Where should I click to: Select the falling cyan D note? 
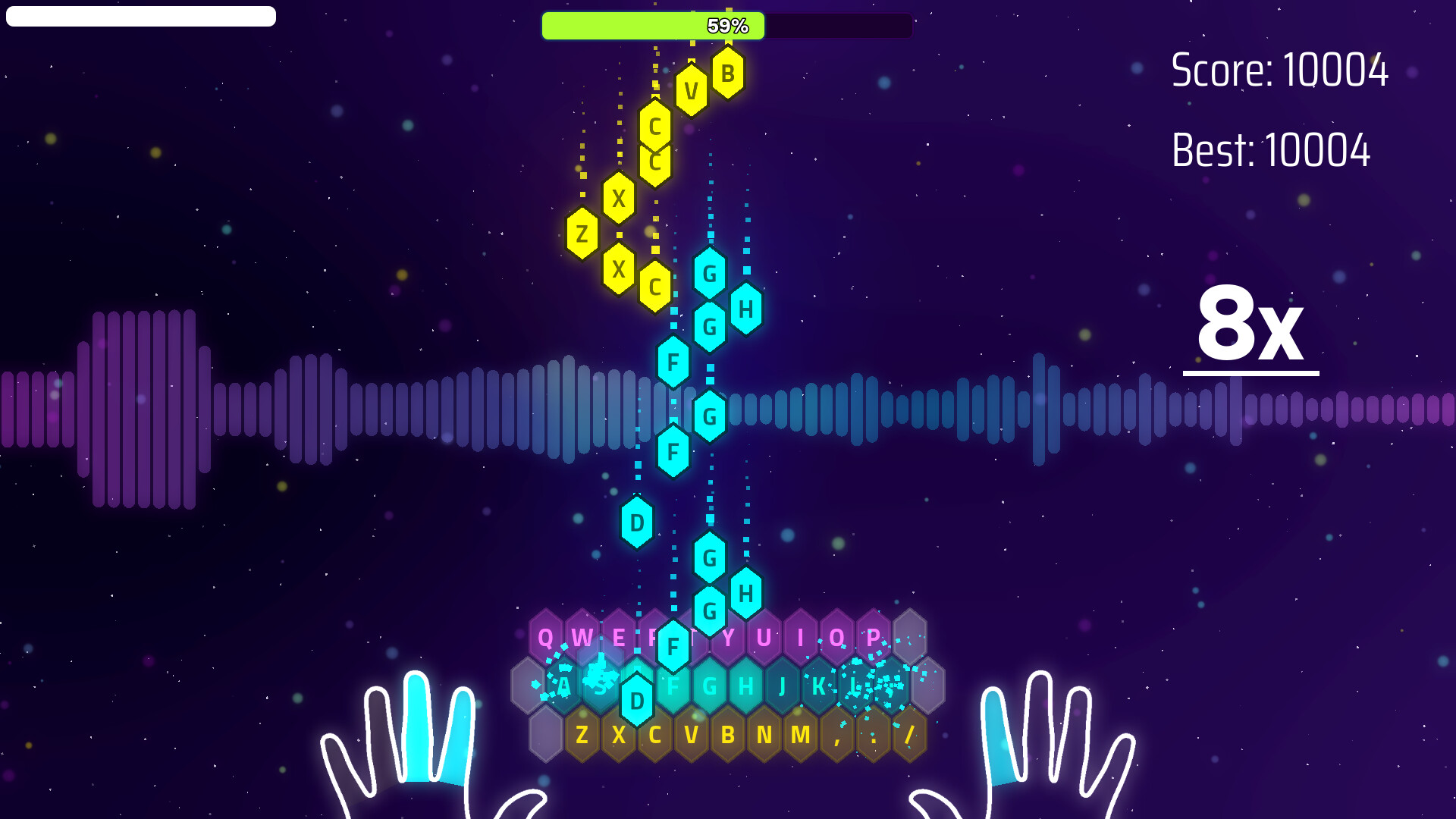[x=635, y=522]
